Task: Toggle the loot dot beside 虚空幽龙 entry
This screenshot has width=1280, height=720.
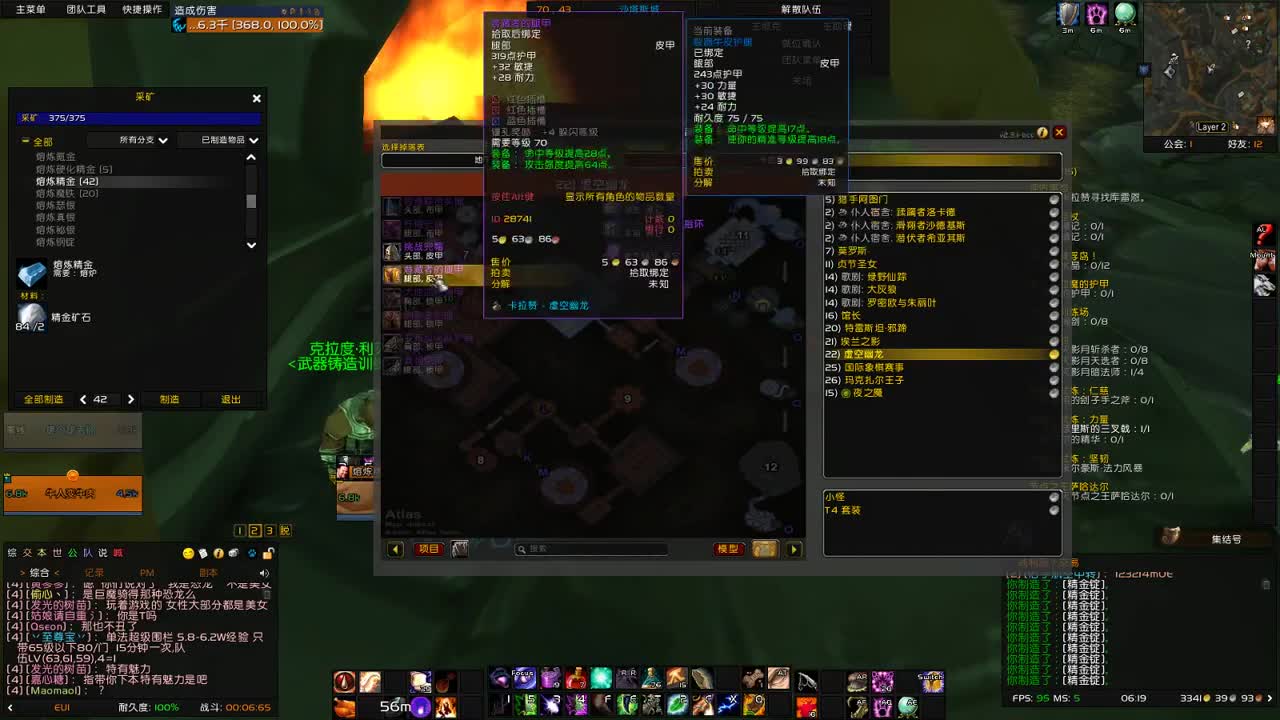Action: click(1055, 352)
